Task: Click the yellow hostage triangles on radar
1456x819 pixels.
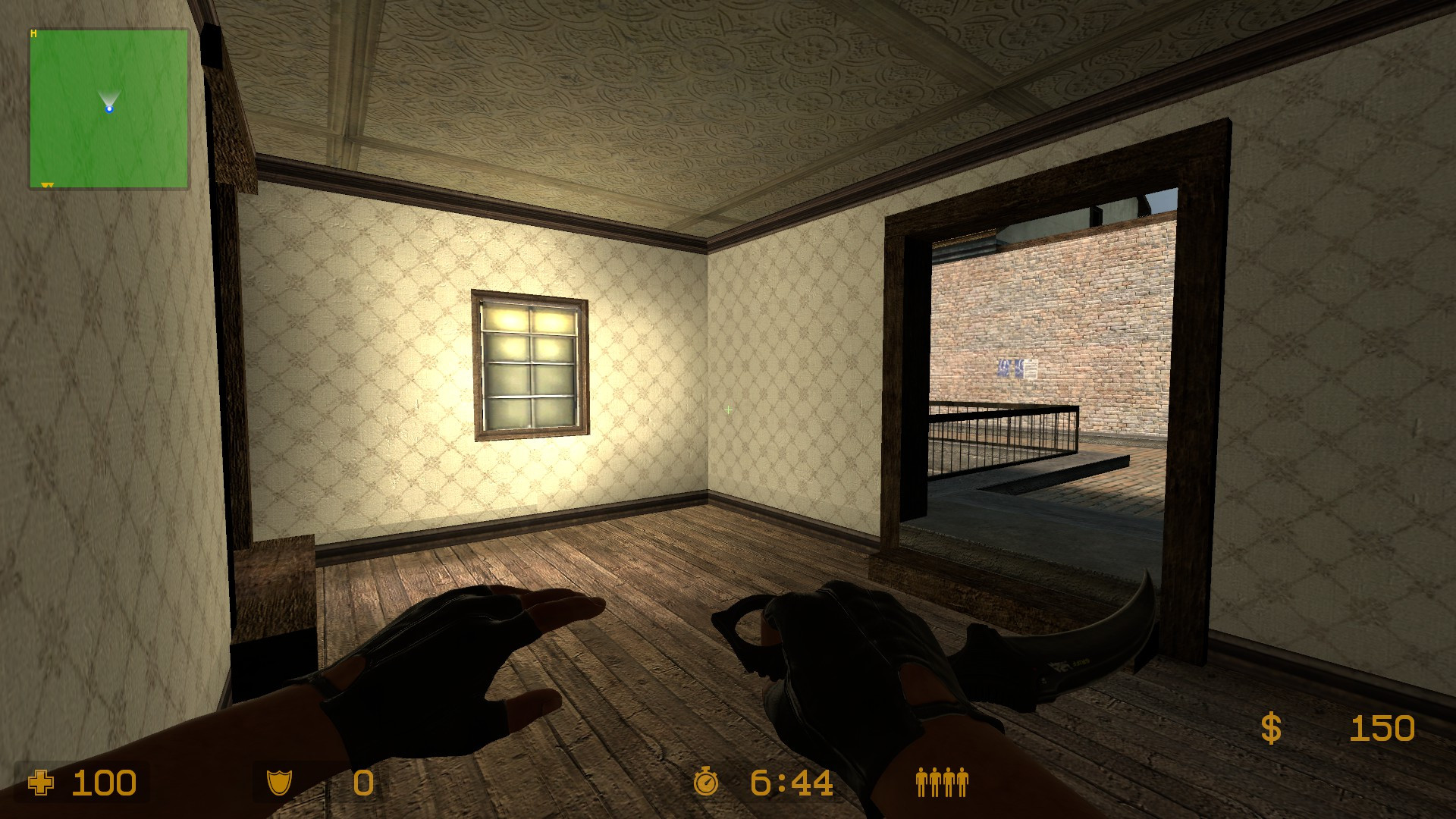Action: 47,186
